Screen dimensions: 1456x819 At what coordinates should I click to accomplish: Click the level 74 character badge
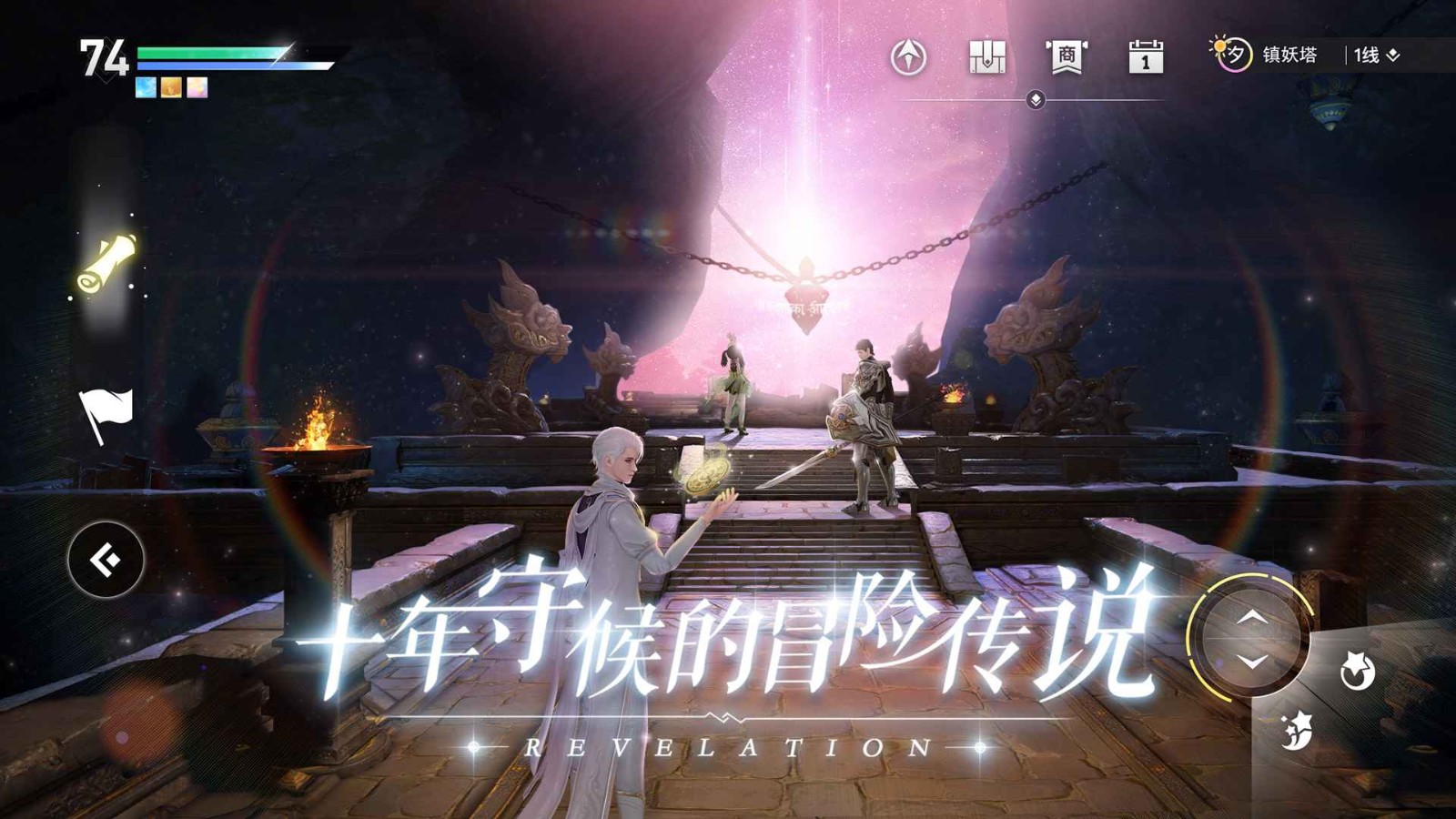point(105,57)
